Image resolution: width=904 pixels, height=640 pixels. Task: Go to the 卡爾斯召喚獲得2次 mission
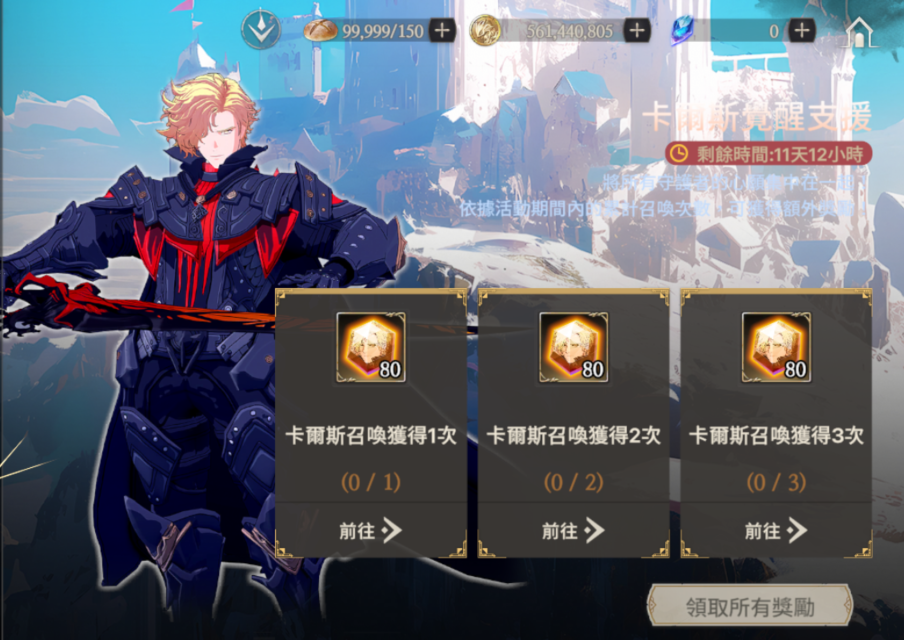click(573, 530)
